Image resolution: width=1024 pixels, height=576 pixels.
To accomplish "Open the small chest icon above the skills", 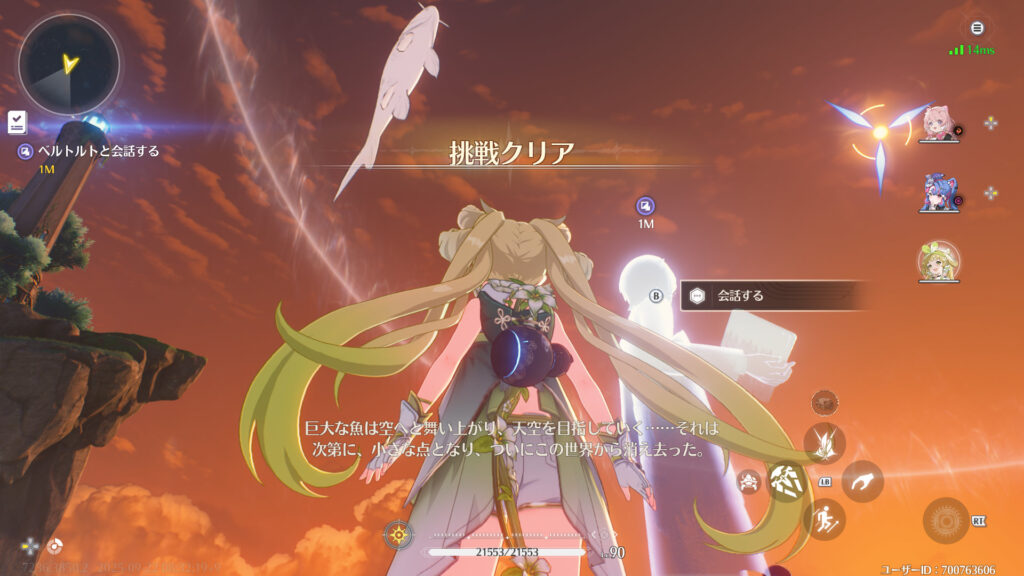I will coord(825,402).
